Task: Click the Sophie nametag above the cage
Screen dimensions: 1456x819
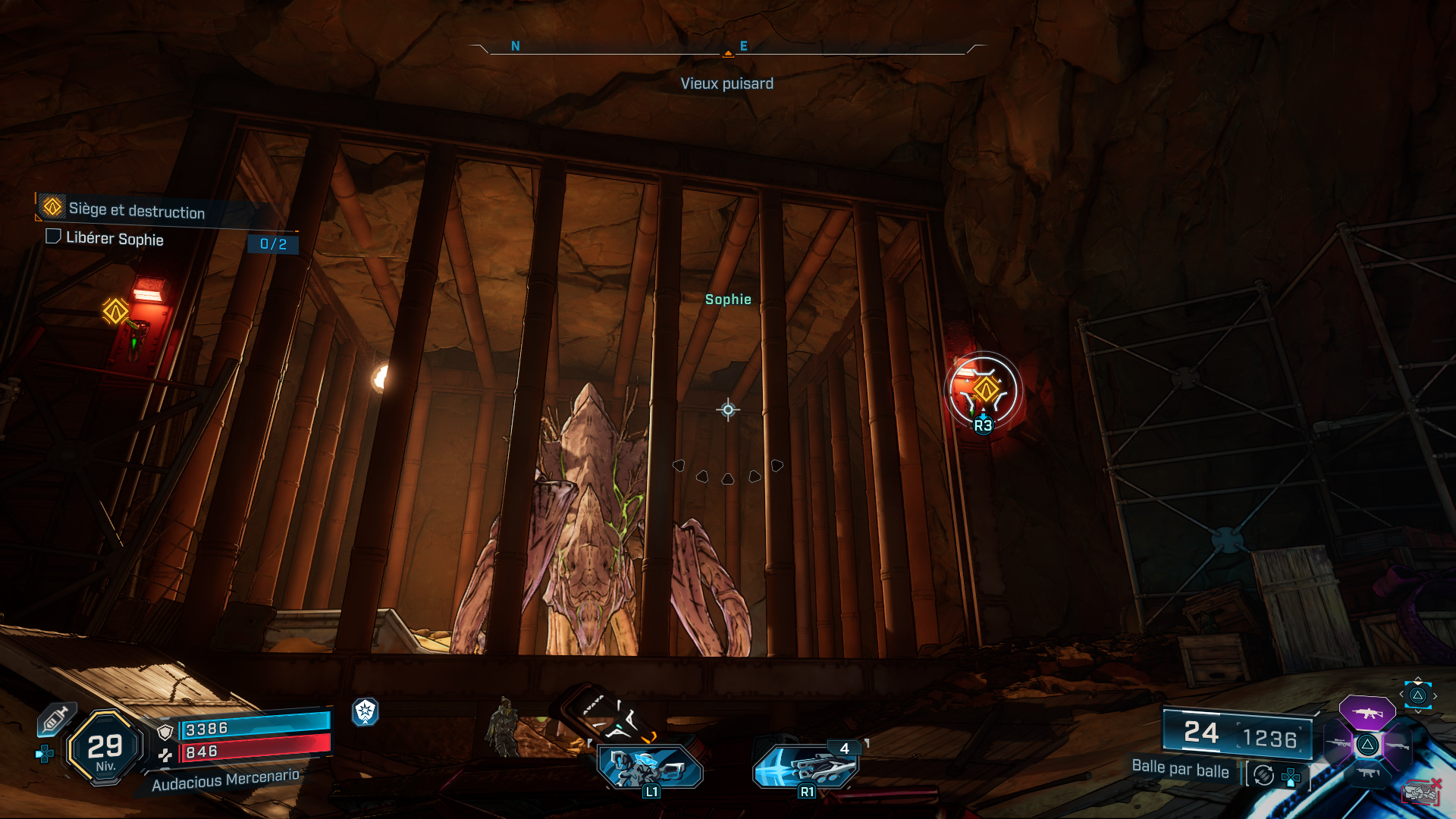Action: tap(729, 299)
